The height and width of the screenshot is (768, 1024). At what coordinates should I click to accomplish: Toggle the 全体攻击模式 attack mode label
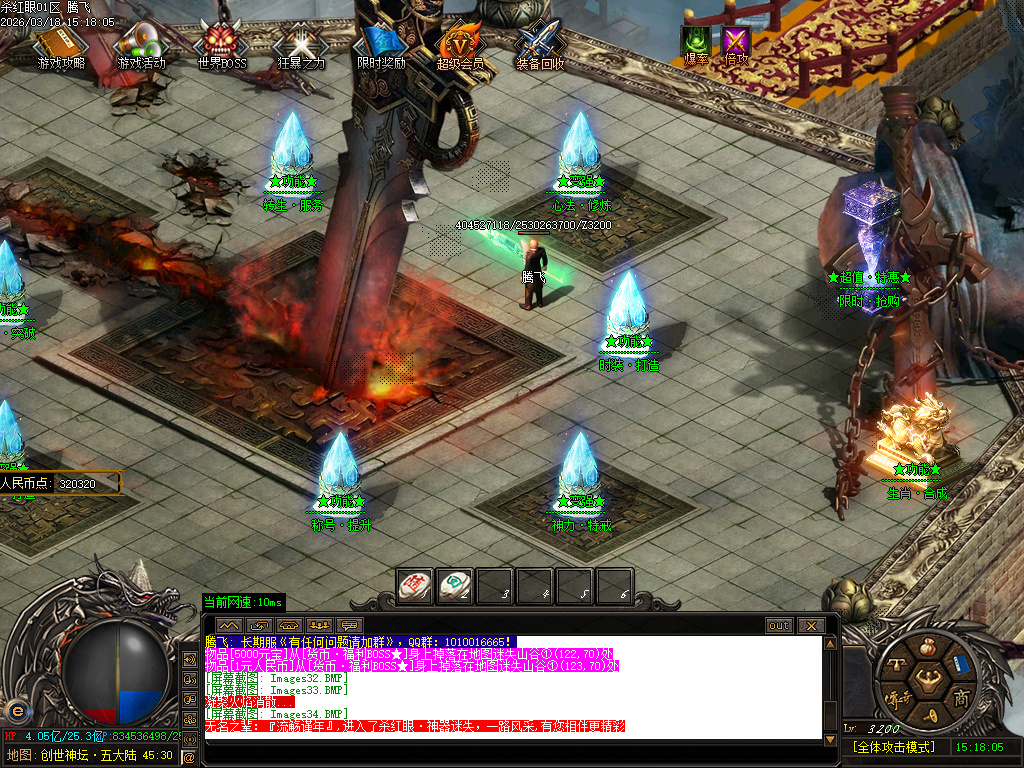pyautogui.click(x=893, y=747)
